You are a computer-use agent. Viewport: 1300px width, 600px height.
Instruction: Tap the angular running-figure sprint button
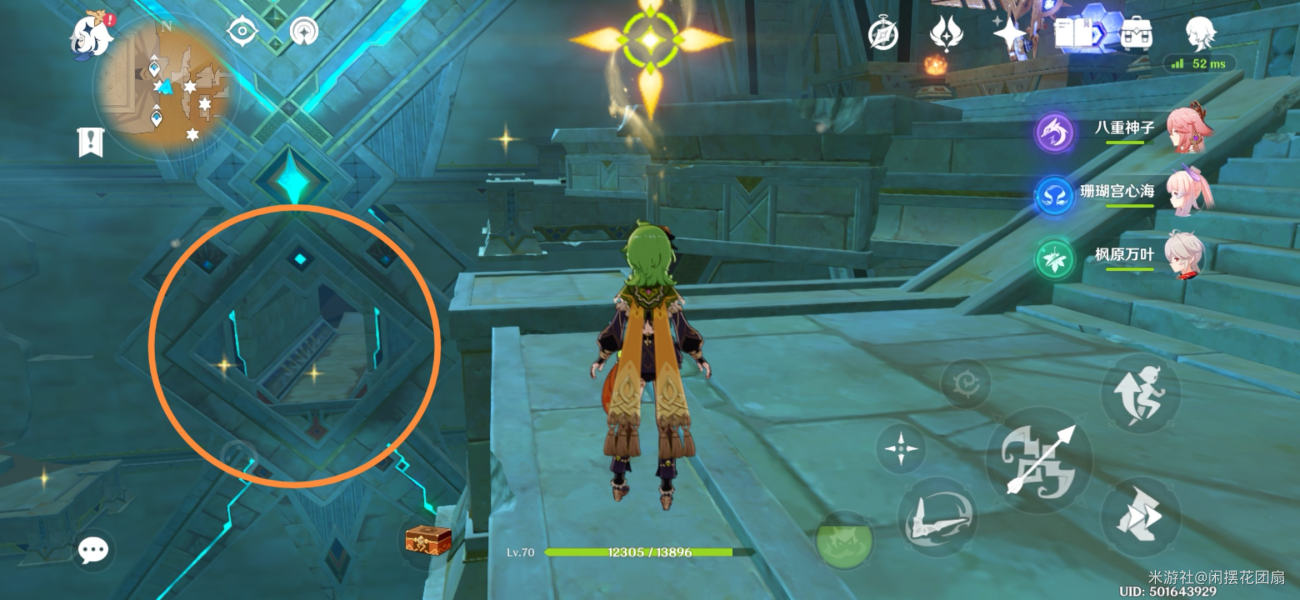click(x=1140, y=517)
